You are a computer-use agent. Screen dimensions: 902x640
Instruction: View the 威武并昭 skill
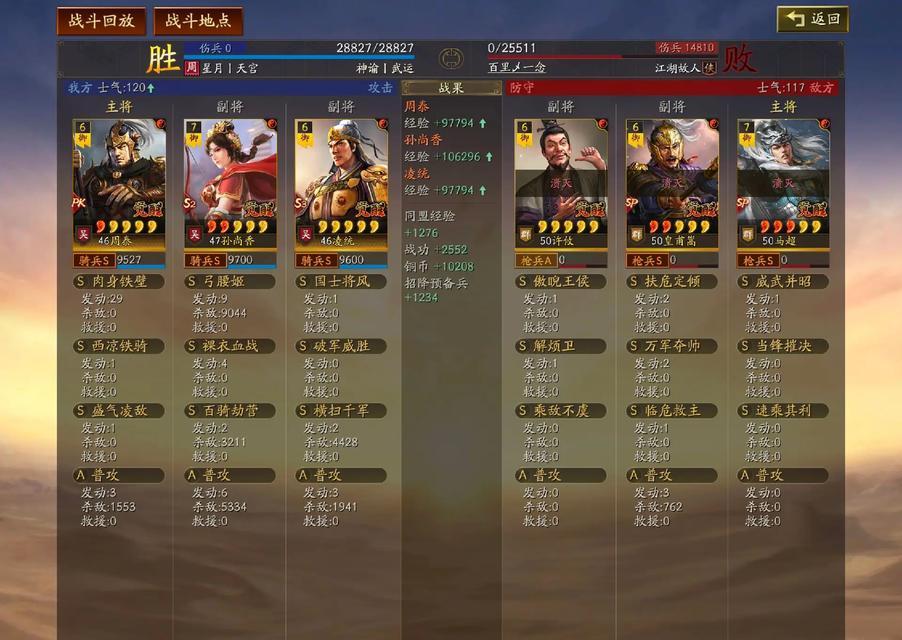(783, 282)
